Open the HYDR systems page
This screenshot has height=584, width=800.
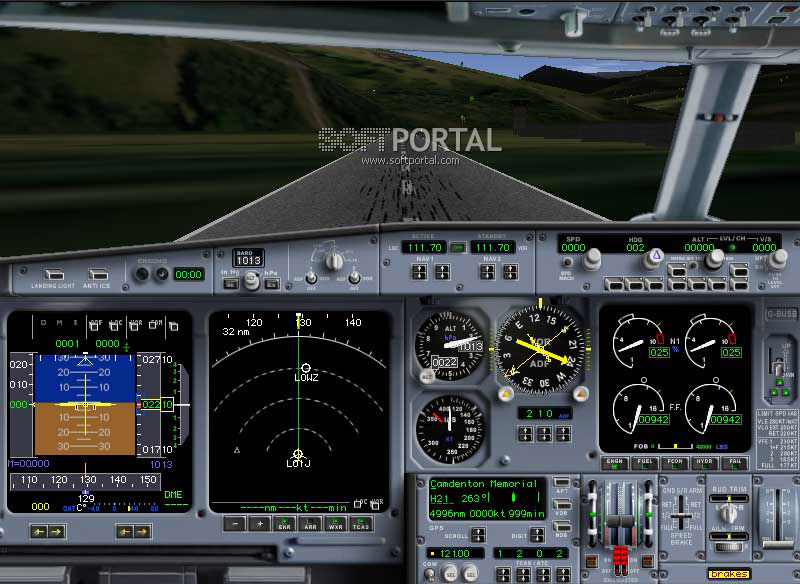(x=706, y=463)
